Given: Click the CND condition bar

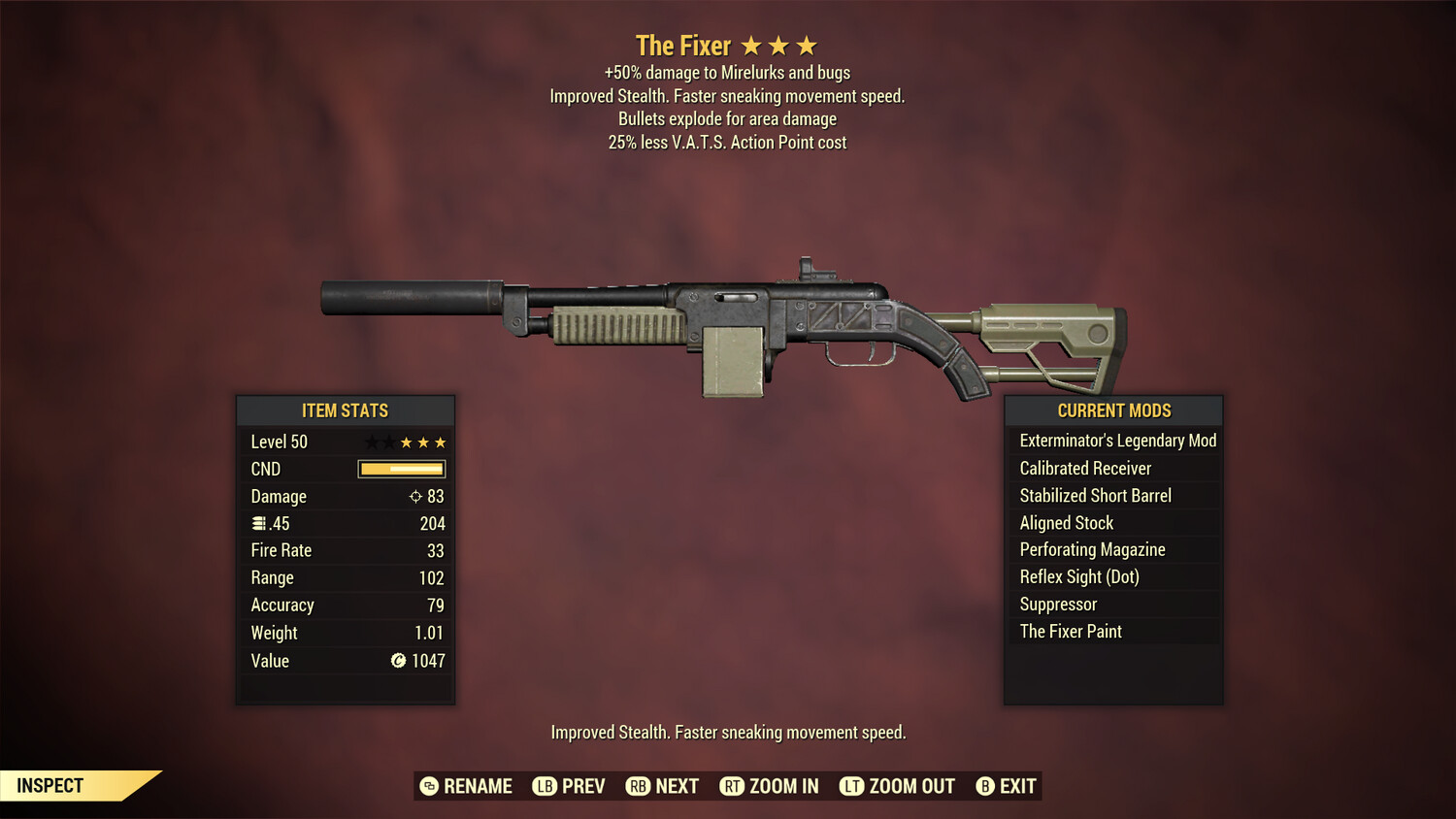Looking at the screenshot, I should (401, 469).
